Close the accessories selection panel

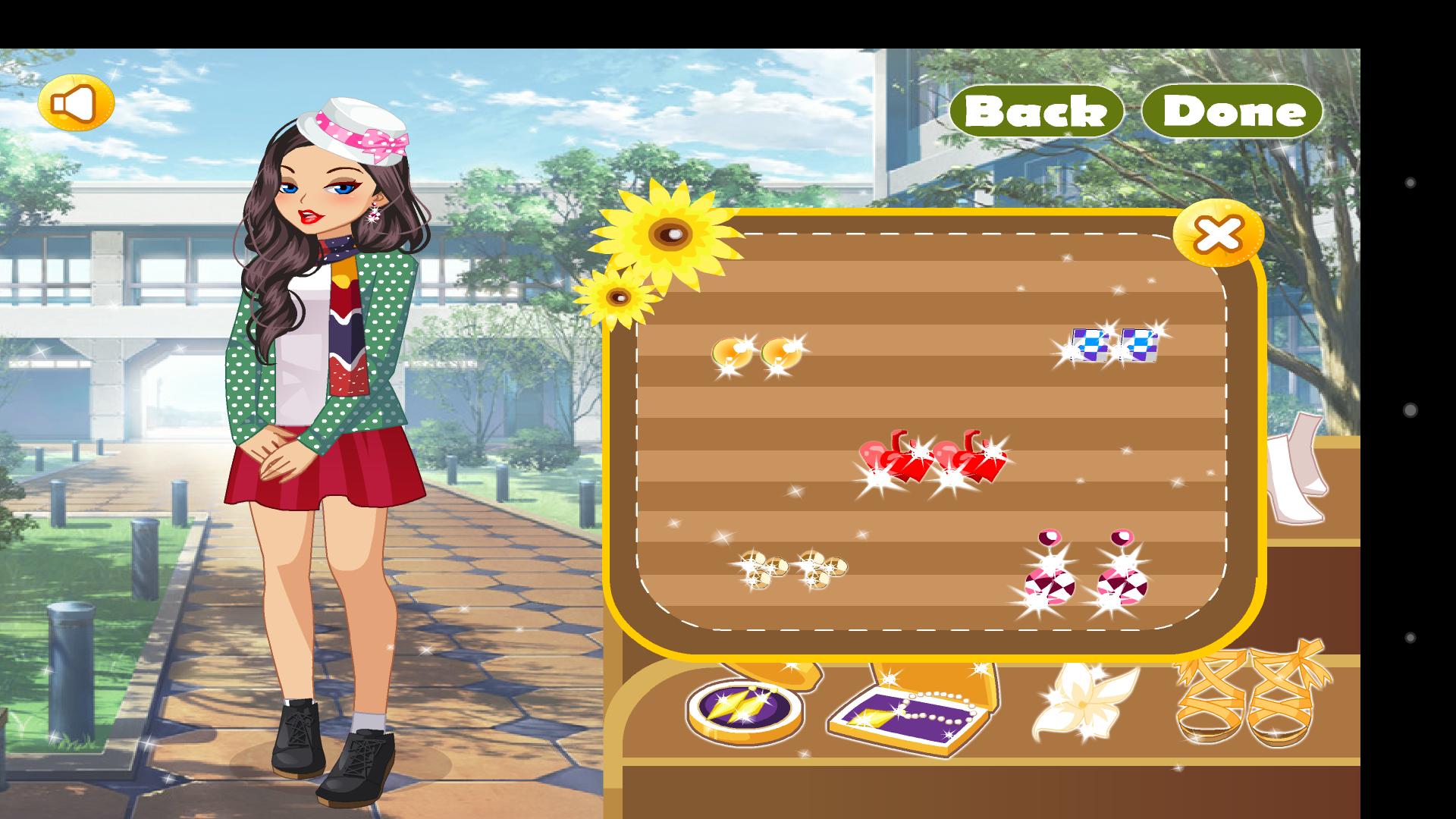click(x=1217, y=235)
